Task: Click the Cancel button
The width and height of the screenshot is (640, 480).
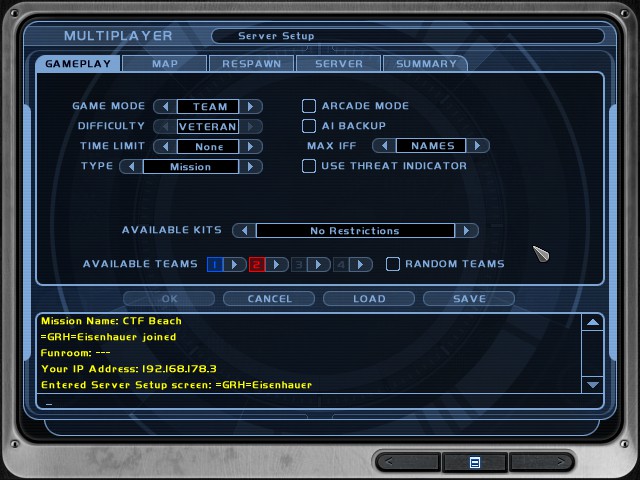Action: [269, 298]
